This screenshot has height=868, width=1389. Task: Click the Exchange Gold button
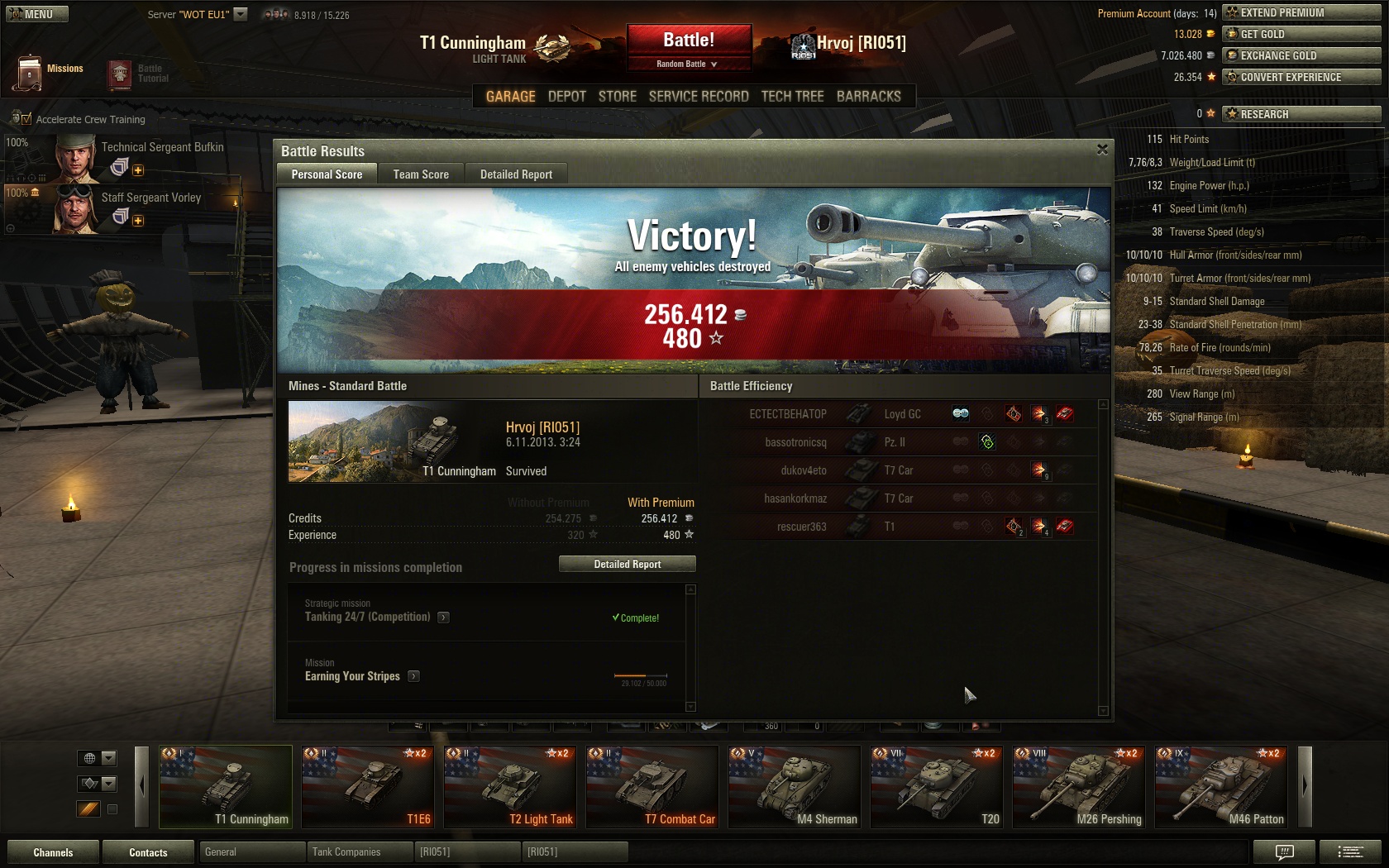click(1301, 55)
